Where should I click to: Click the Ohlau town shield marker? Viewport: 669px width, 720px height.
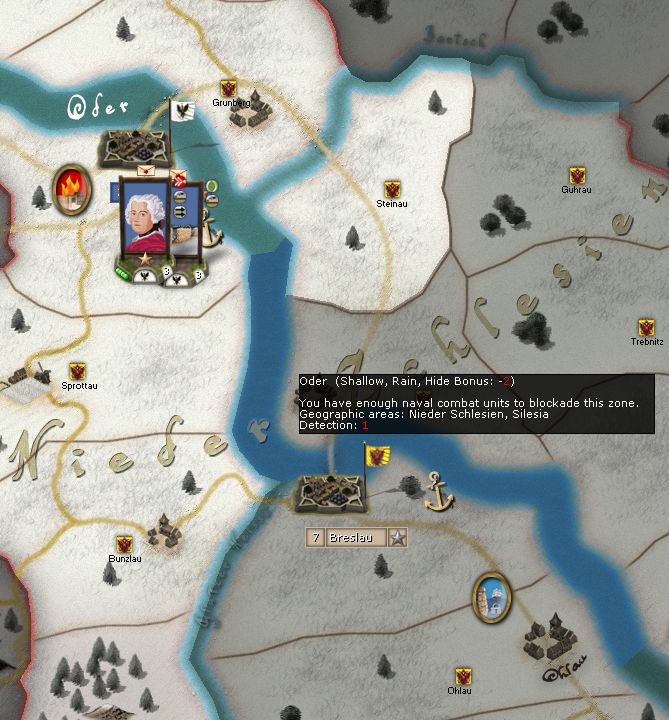point(462,676)
